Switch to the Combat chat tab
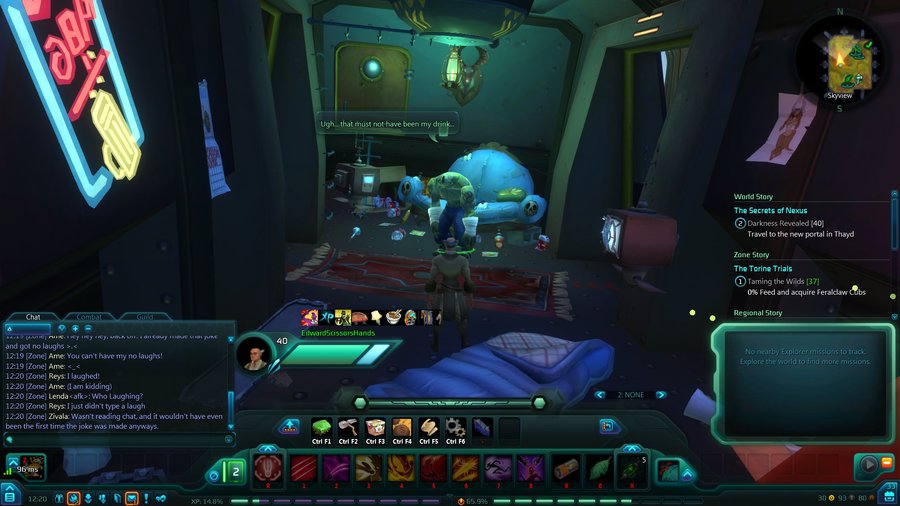This screenshot has height=506, width=900. tap(89, 316)
